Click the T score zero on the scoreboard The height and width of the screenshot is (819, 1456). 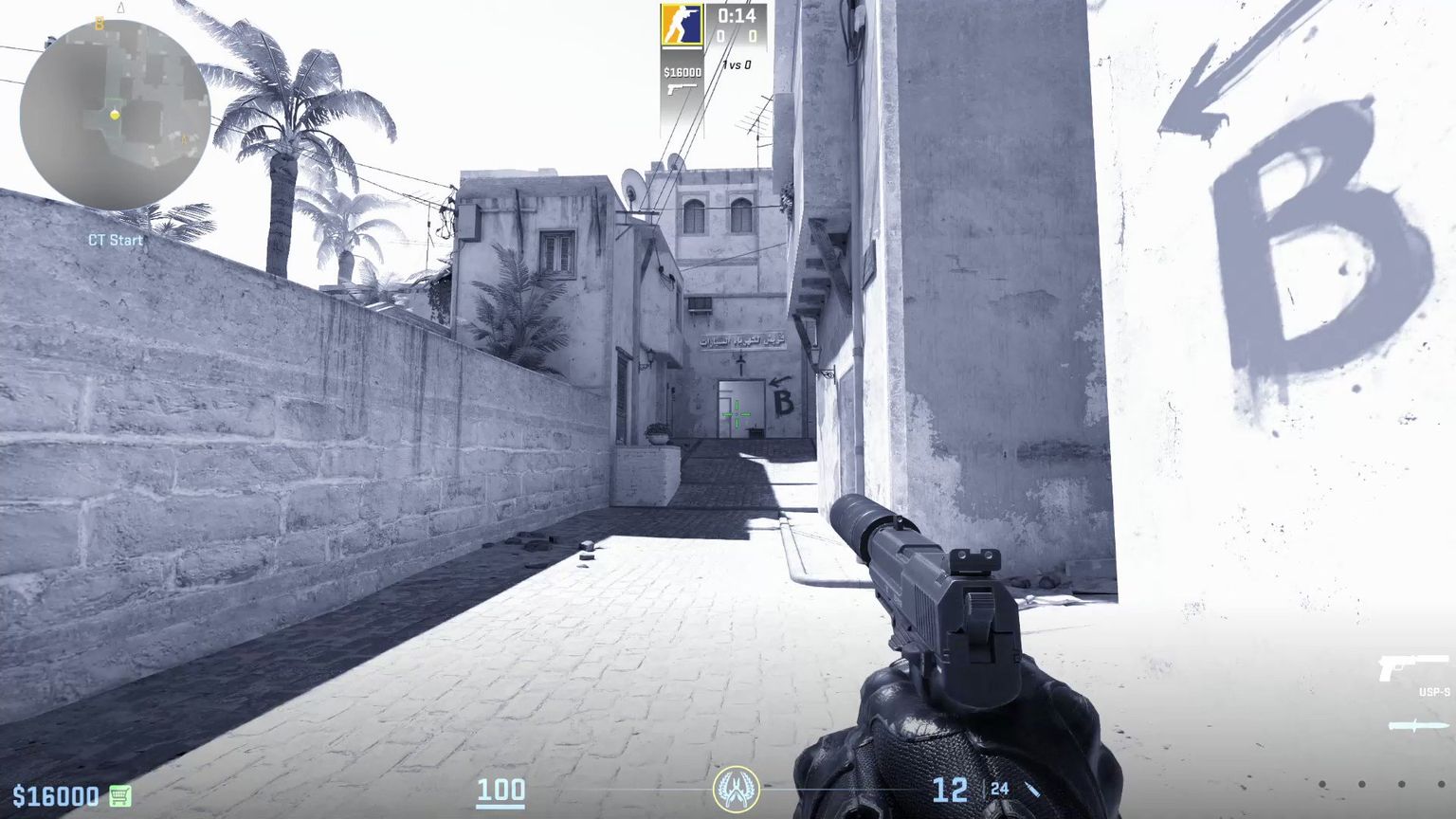[x=754, y=35]
